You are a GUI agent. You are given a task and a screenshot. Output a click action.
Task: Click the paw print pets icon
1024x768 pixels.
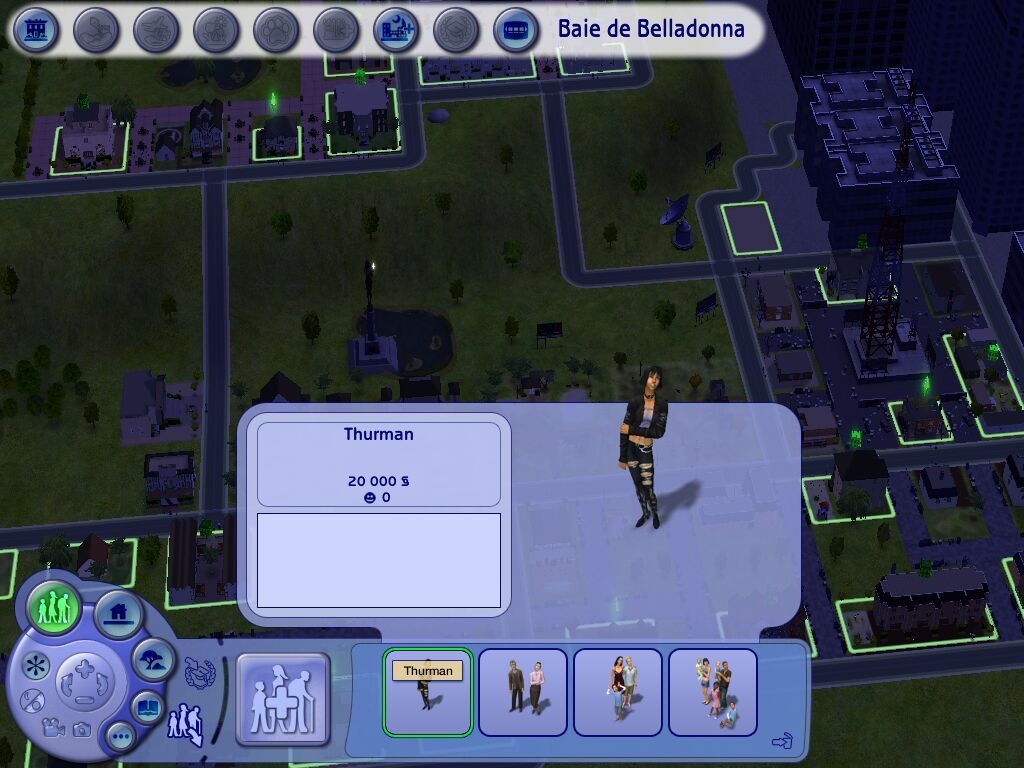276,30
